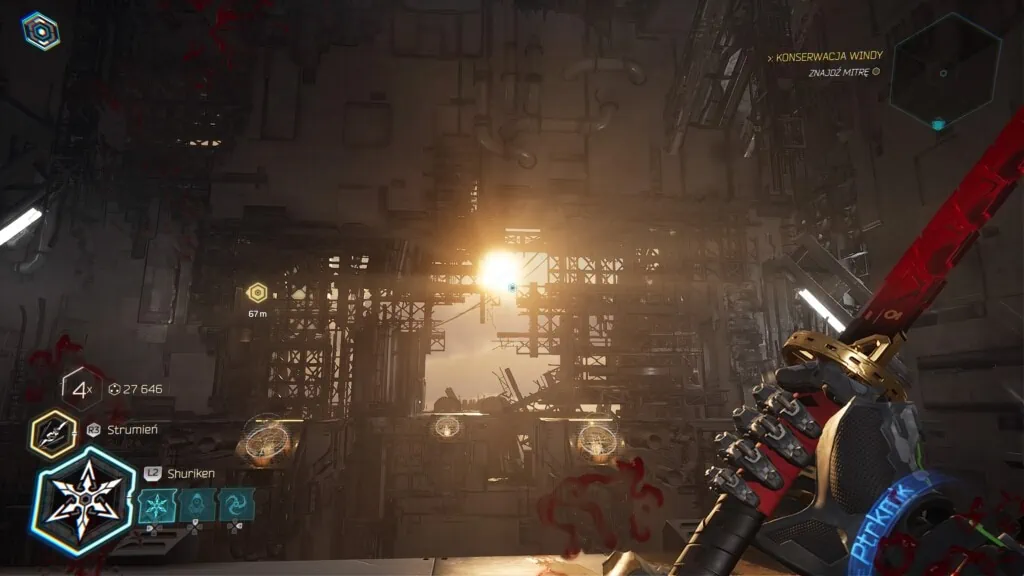Screen dimensions: 1024x576
Task: Click the cyan marker on the minimap edge
Action: point(938,125)
